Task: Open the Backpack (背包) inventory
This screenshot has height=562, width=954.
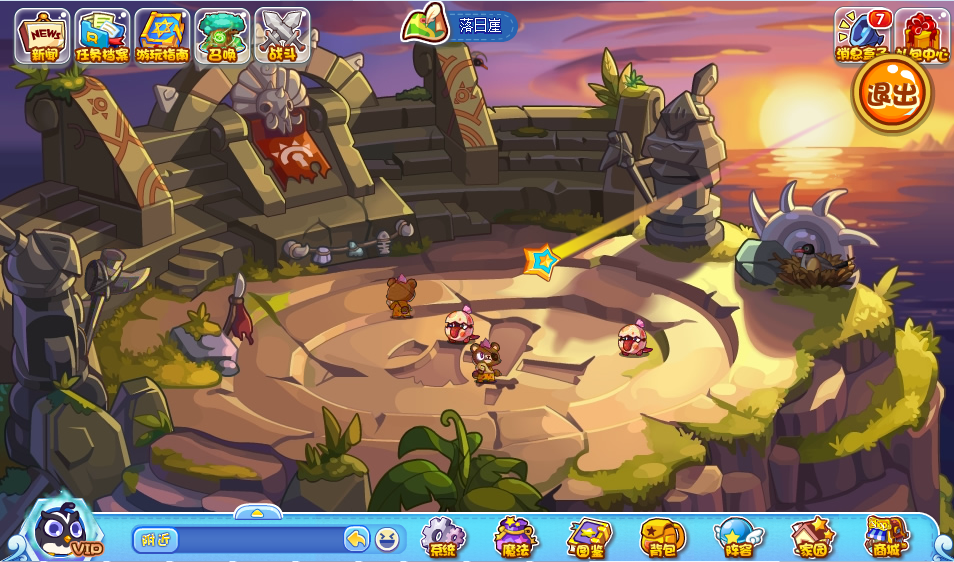Action: (x=662, y=537)
